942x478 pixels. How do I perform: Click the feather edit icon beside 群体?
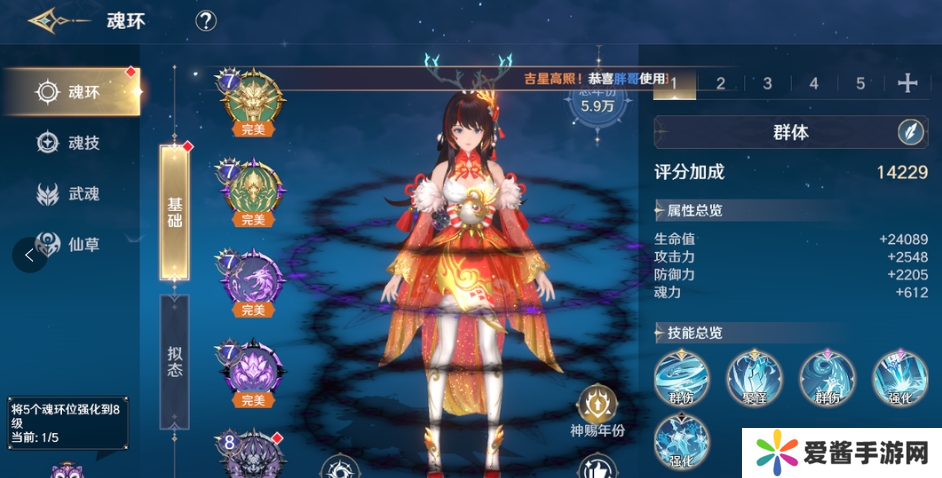(911, 131)
